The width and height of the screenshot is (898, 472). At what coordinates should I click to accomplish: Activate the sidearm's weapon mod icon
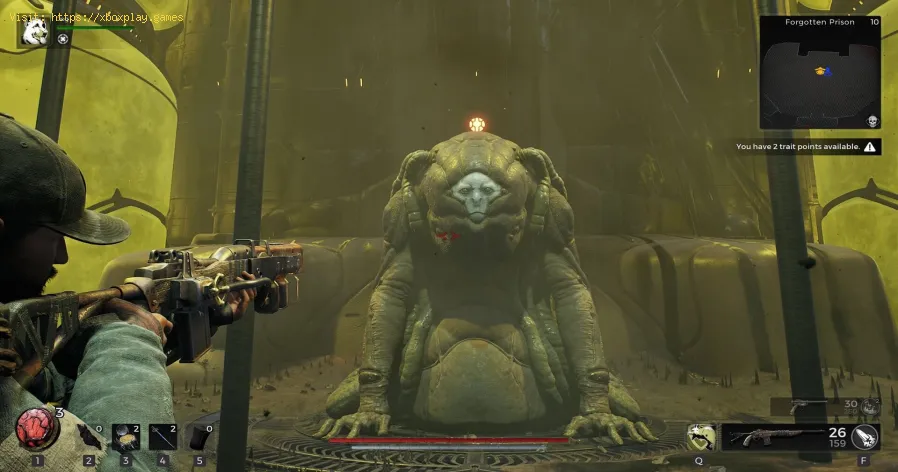[x=870, y=405]
